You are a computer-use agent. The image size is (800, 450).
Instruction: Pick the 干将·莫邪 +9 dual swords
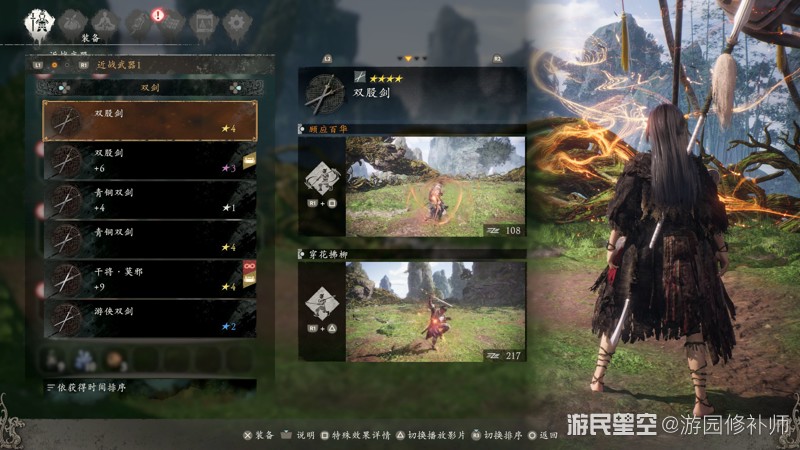[150, 278]
